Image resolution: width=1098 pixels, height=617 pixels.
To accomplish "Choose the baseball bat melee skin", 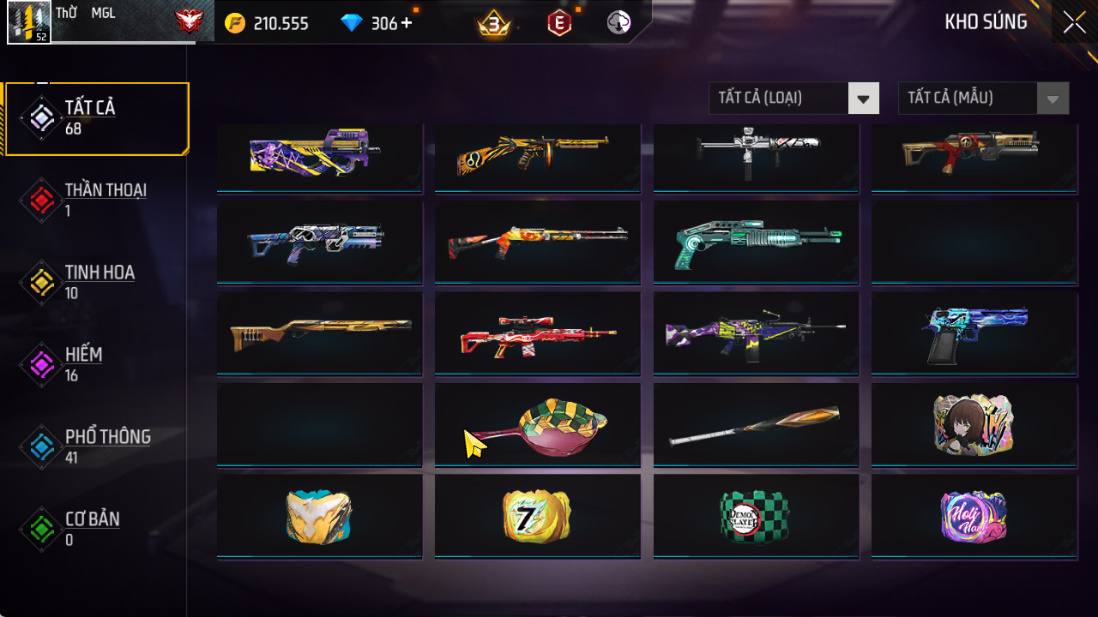I will point(756,426).
